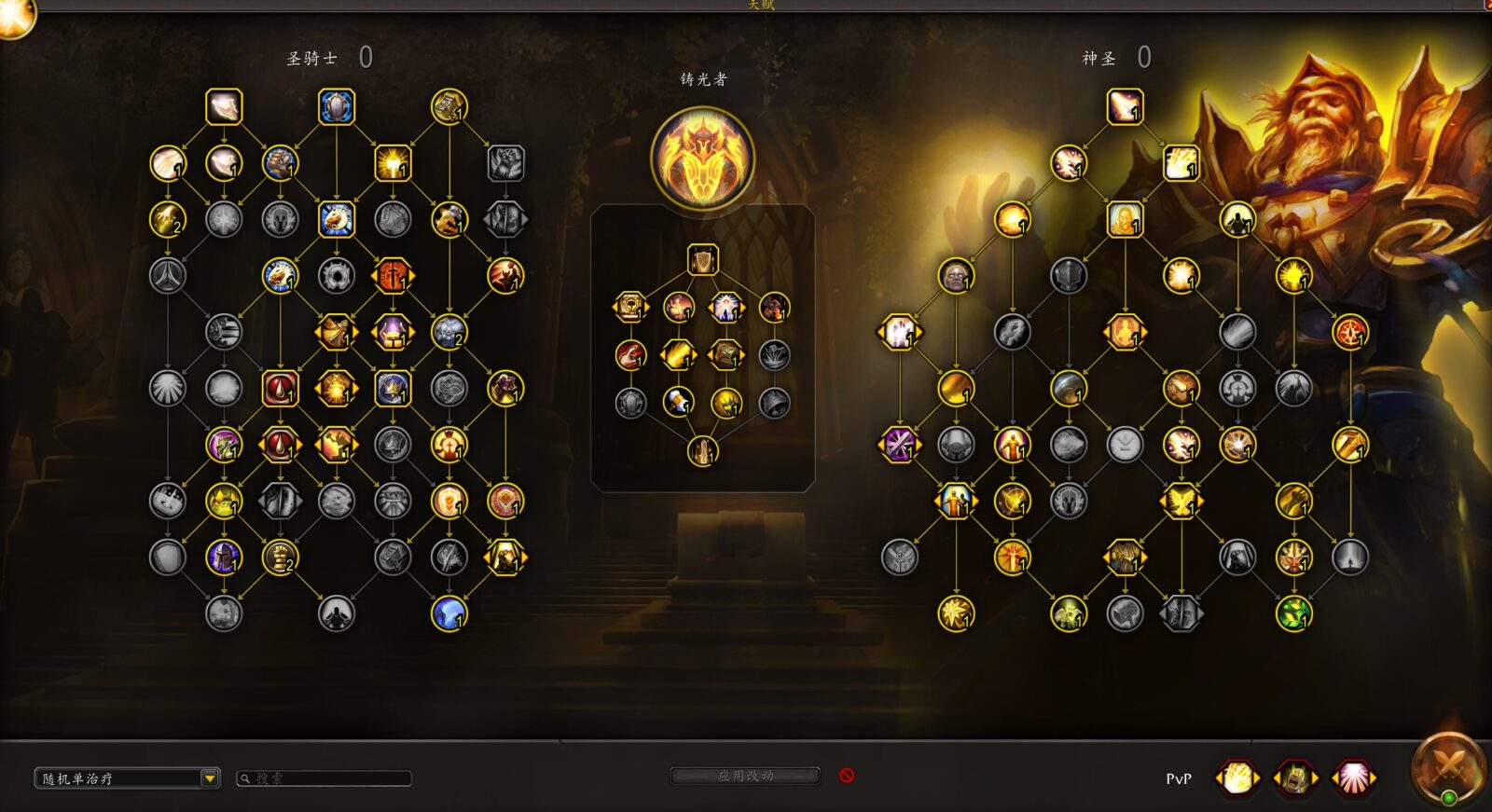Click the red reset changes icon
Image resolution: width=1492 pixels, height=812 pixels.
(847, 776)
